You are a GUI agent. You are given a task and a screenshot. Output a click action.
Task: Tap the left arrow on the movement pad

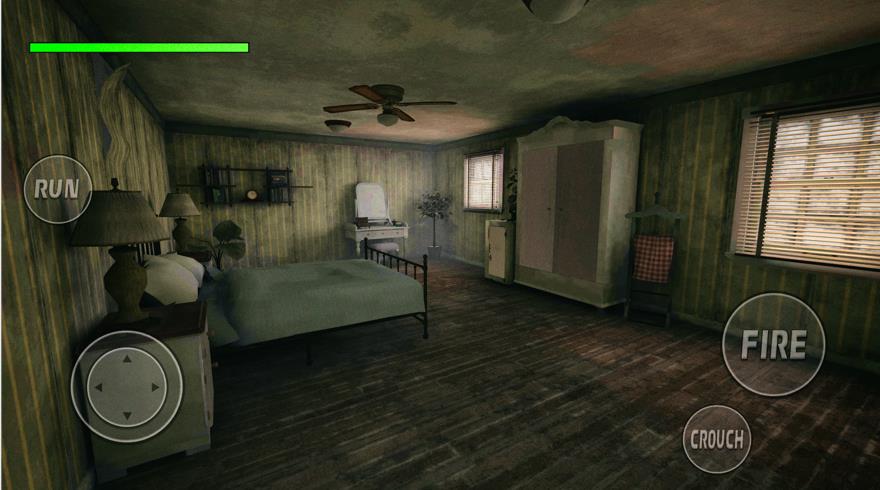point(98,387)
